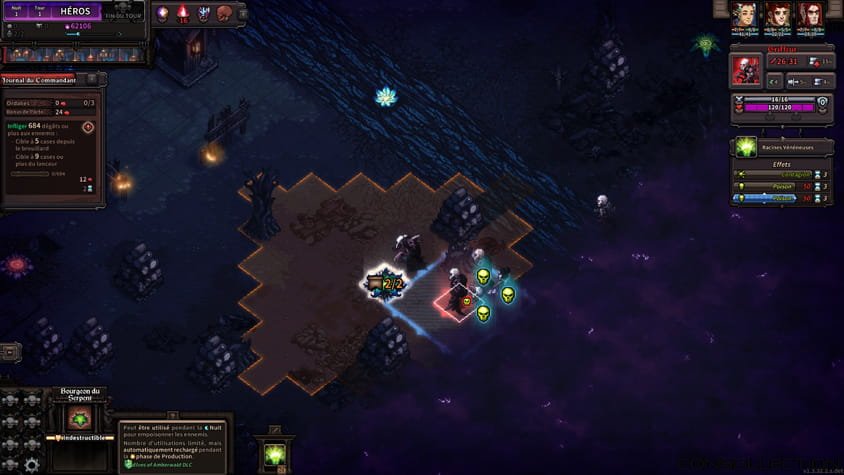
Task: Click the brown meat resource icon
Action: [225, 12]
